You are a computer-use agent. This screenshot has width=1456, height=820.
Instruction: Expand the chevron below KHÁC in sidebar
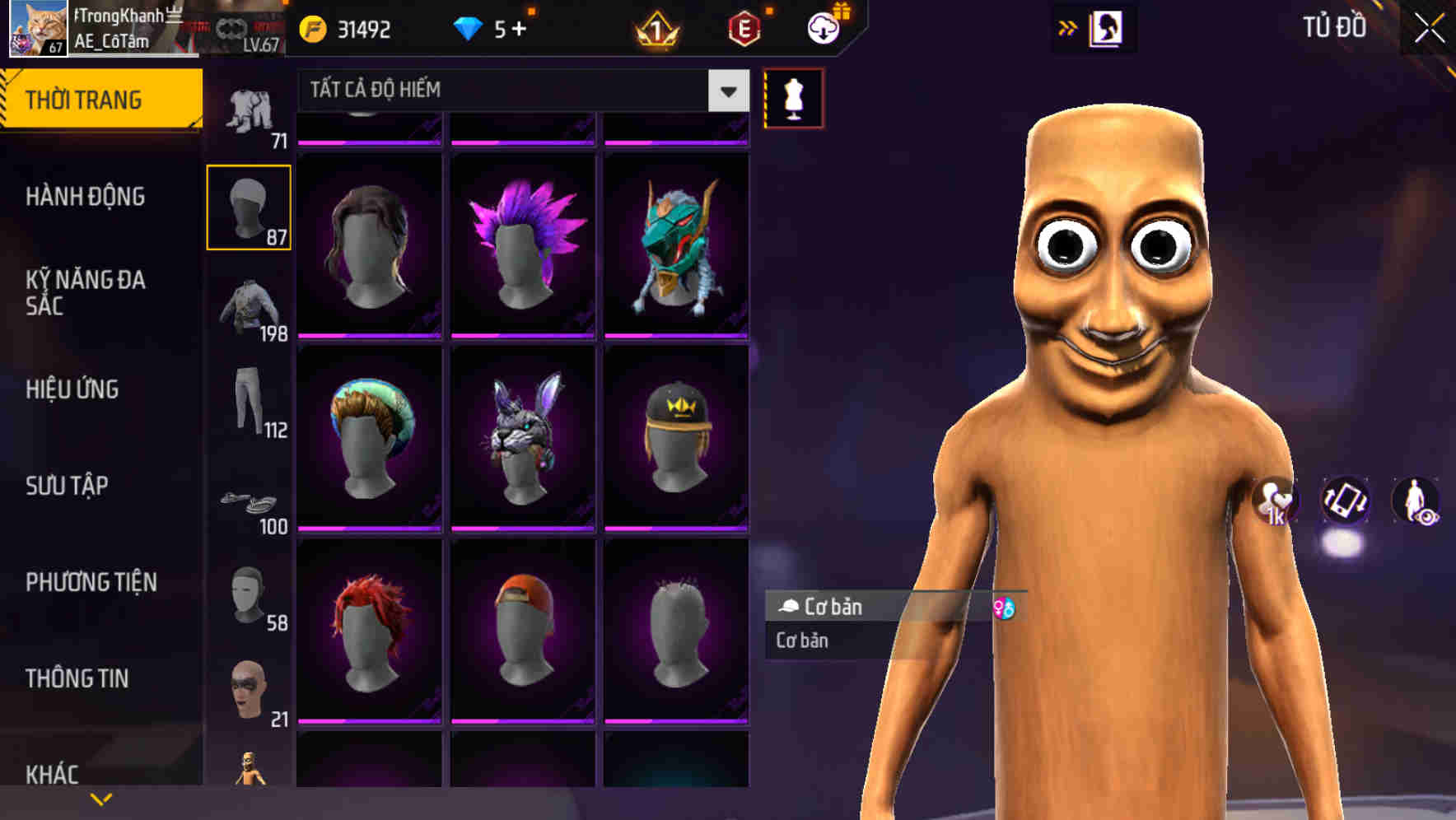(100, 798)
